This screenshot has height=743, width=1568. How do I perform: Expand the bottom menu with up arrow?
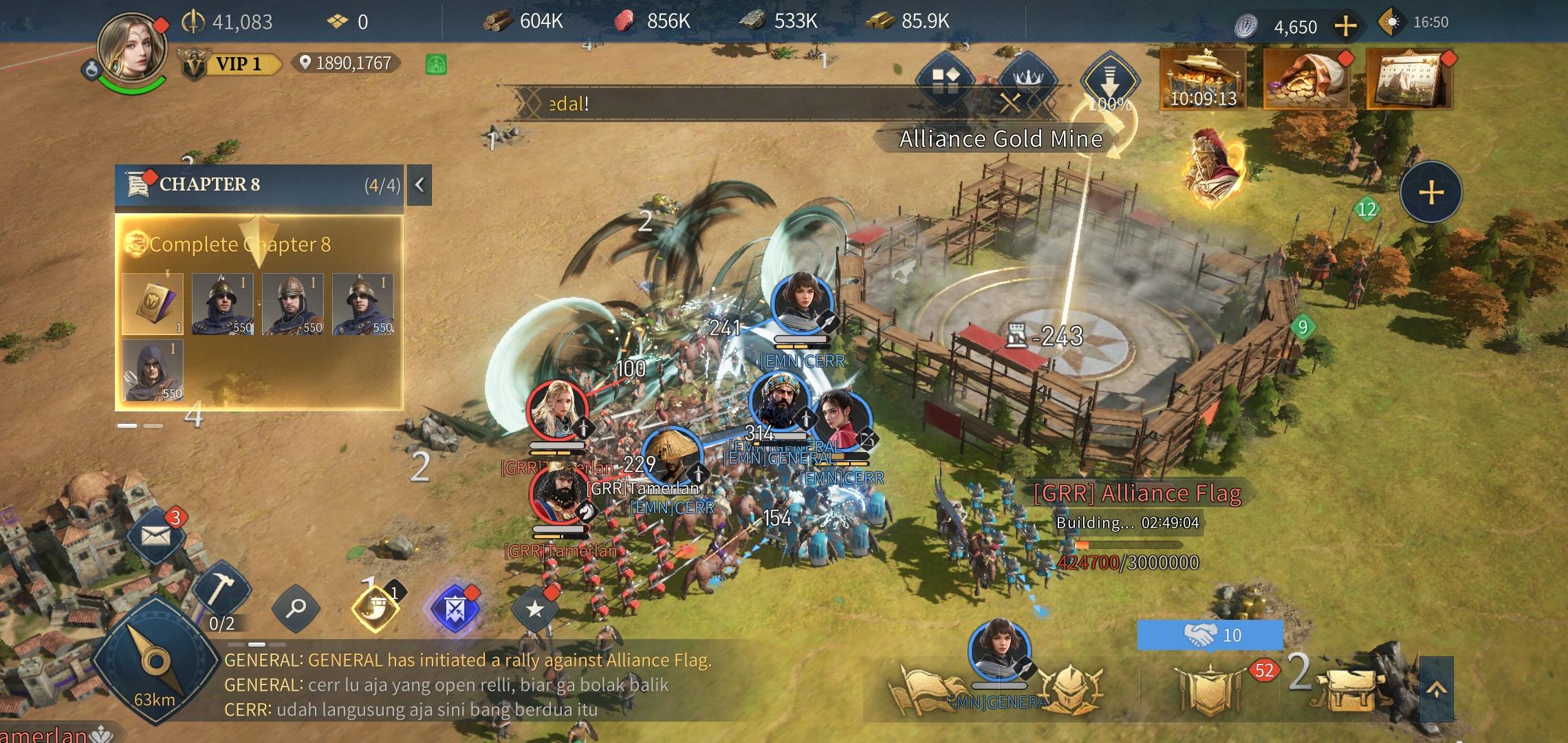[x=1437, y=689]
